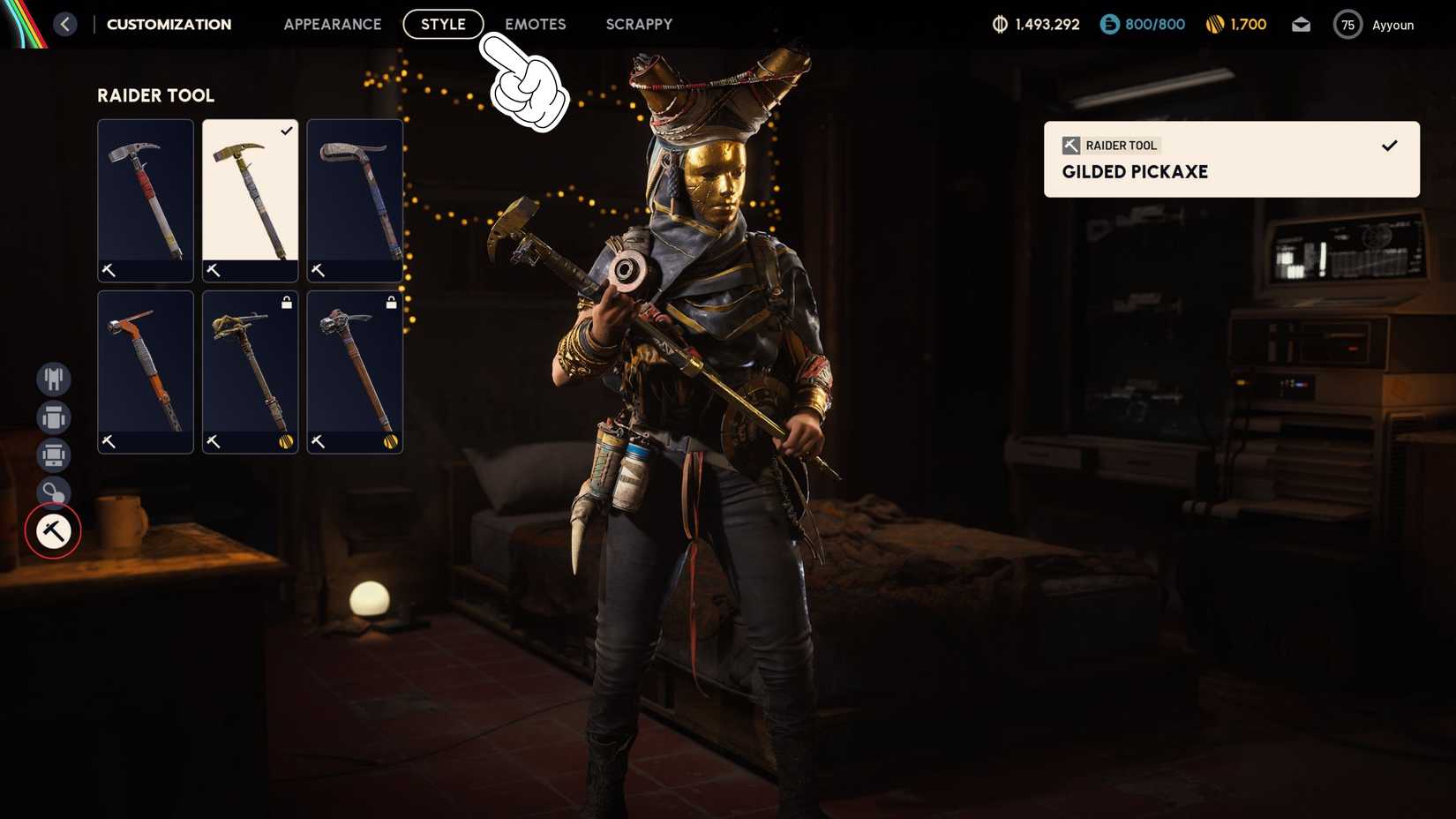Select the Raider Tool pickaxe icon
The image size is (1456, 819).
pos(53,530)
